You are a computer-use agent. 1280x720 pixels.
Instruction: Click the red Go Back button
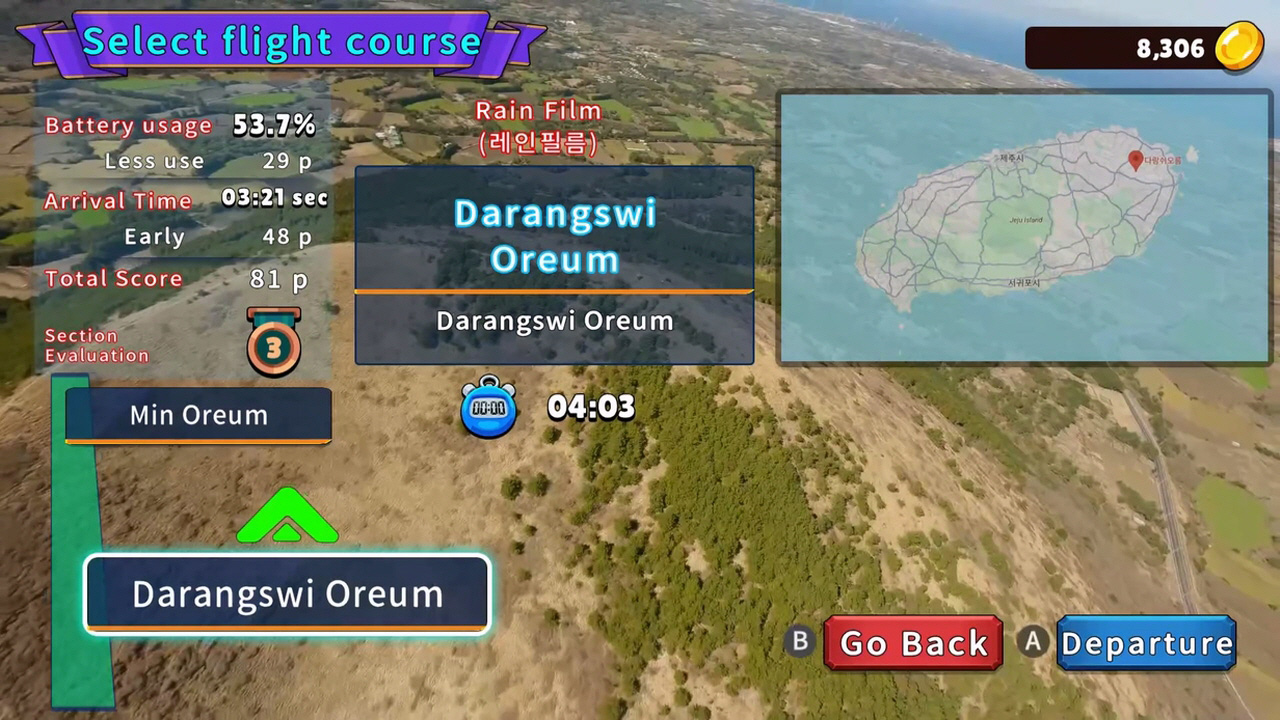(913, 643)
